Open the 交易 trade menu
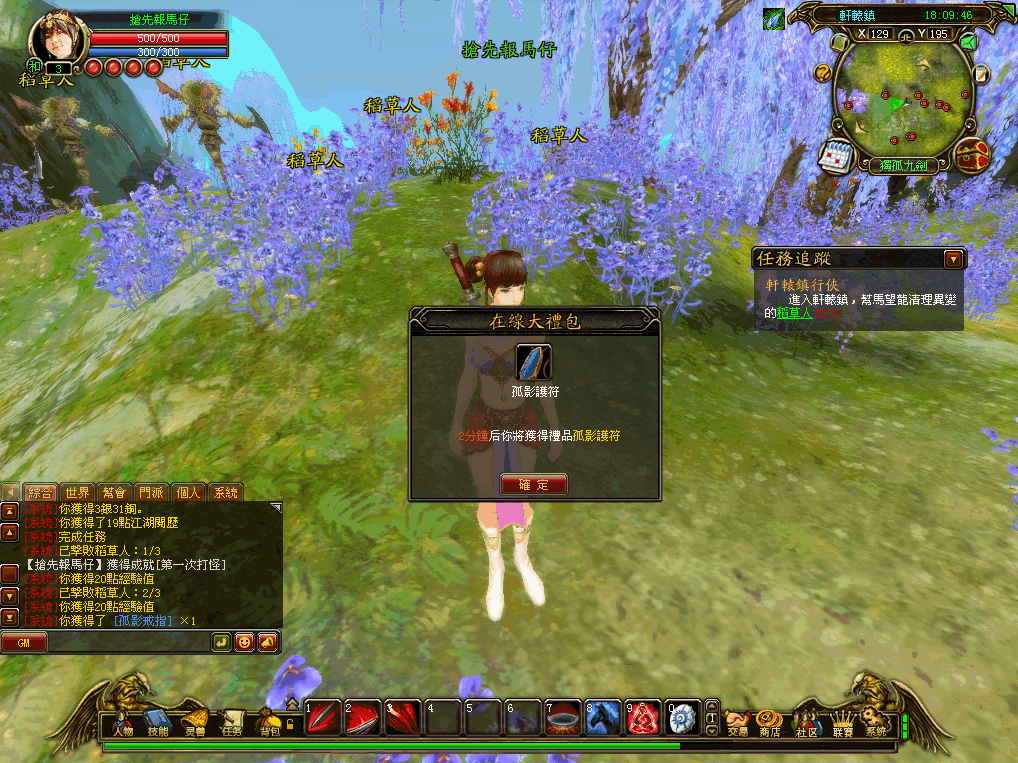 coord(737,720)
